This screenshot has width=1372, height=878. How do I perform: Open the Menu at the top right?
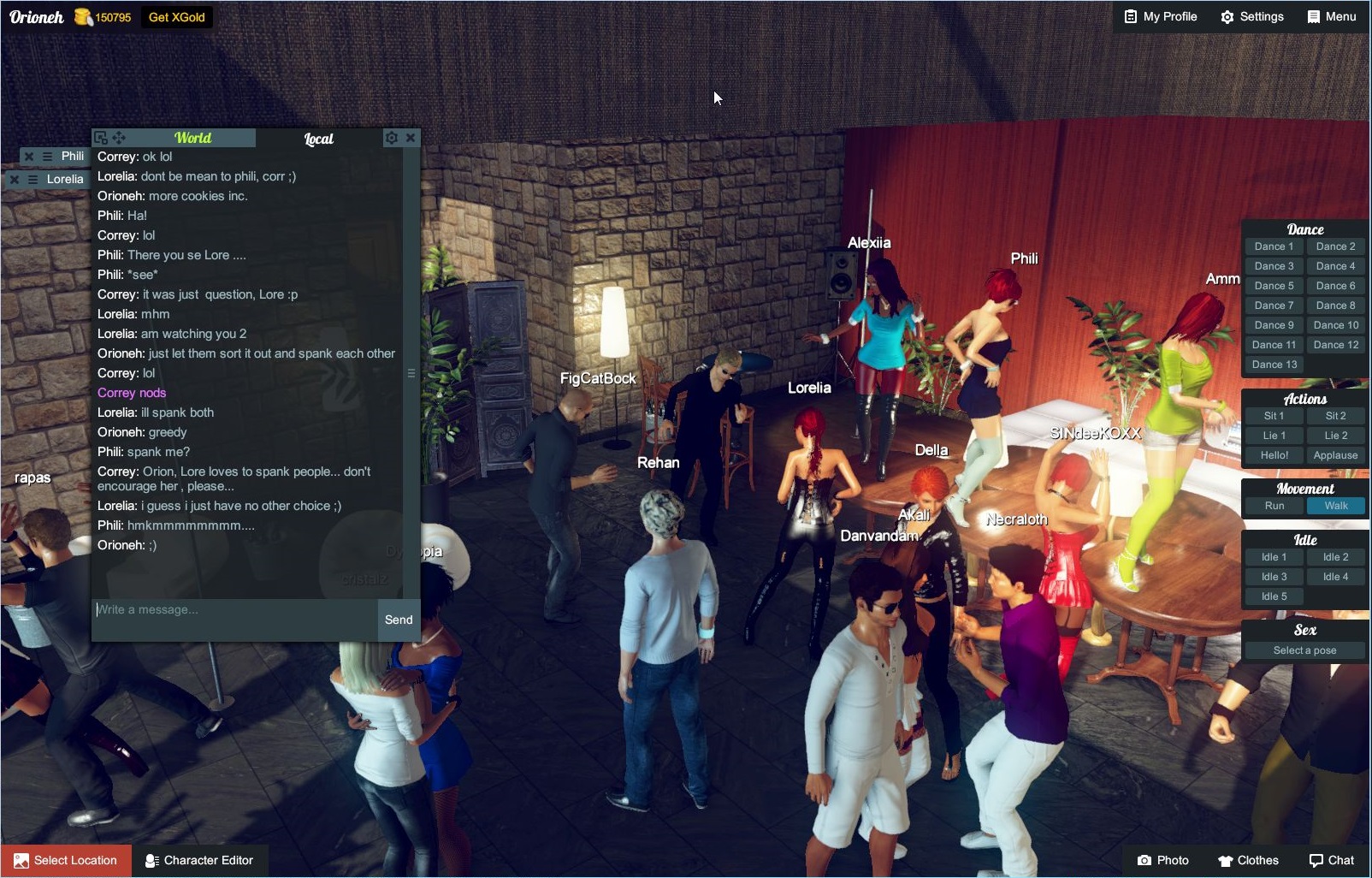(1332, 15)
